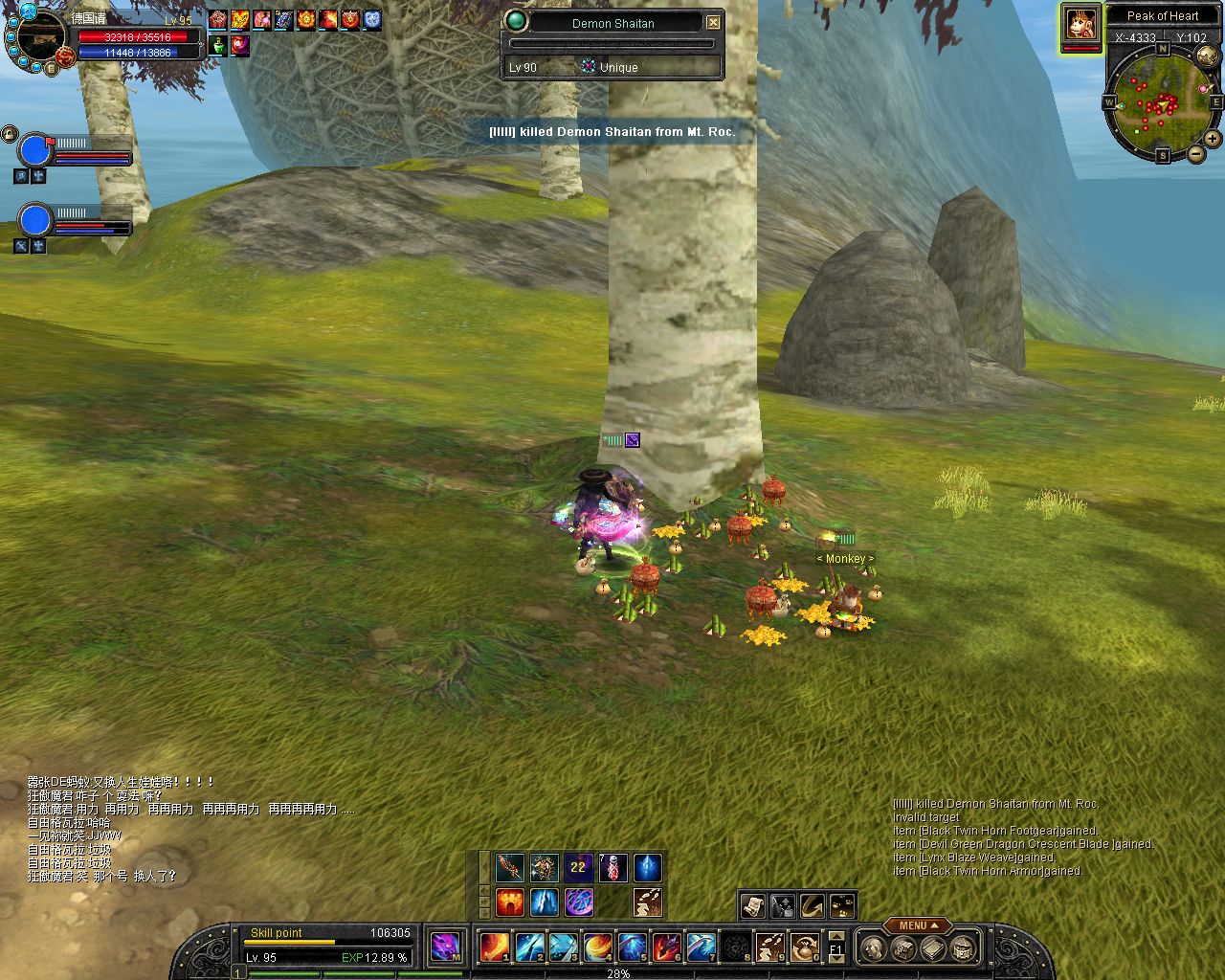Image resolution: width=1225 pixels, height=980 pixels.
Task: Close the Demon Shaitan target window
Action: tap(713, 23)
